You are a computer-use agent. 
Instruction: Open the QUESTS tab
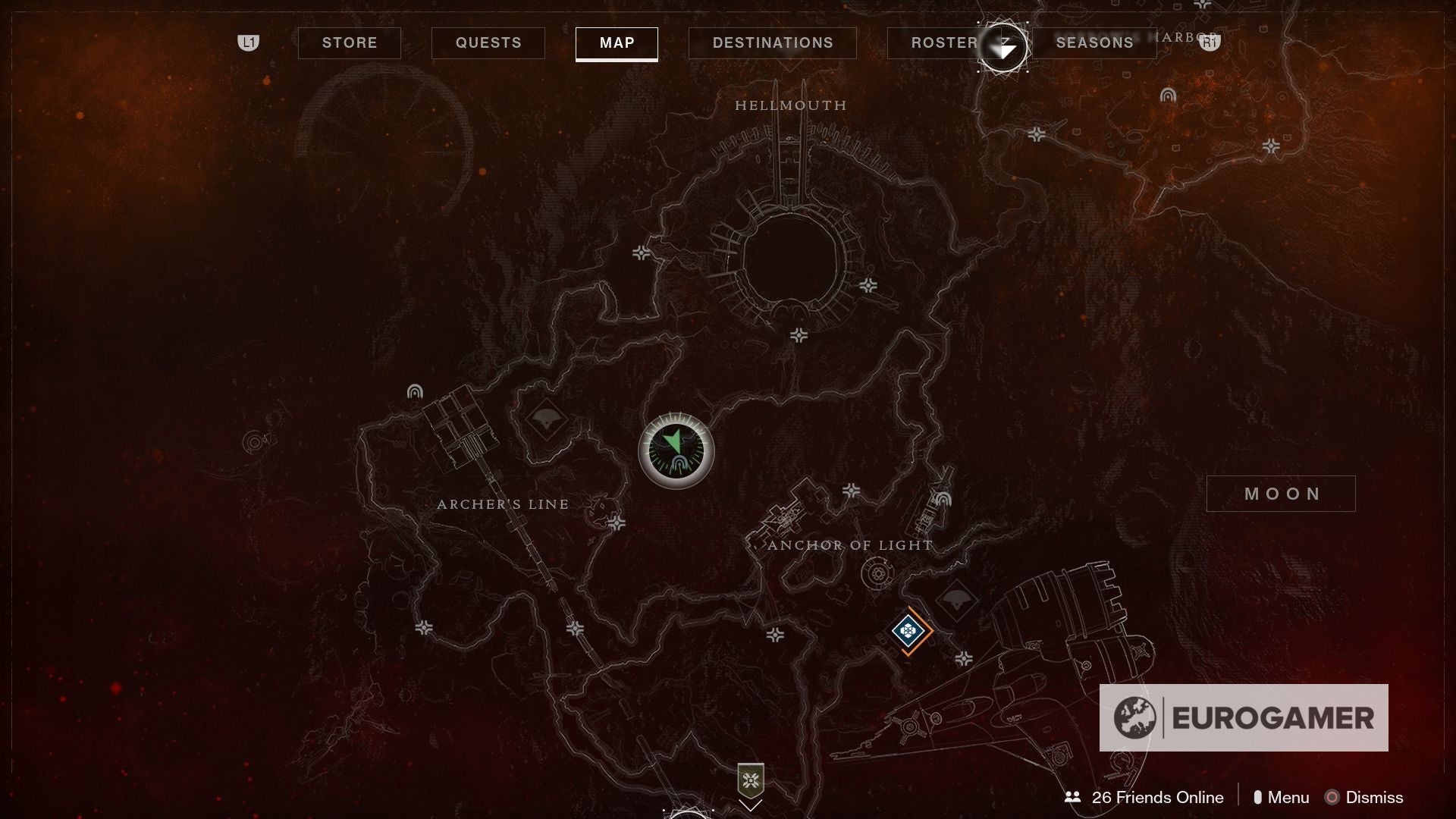488,43
